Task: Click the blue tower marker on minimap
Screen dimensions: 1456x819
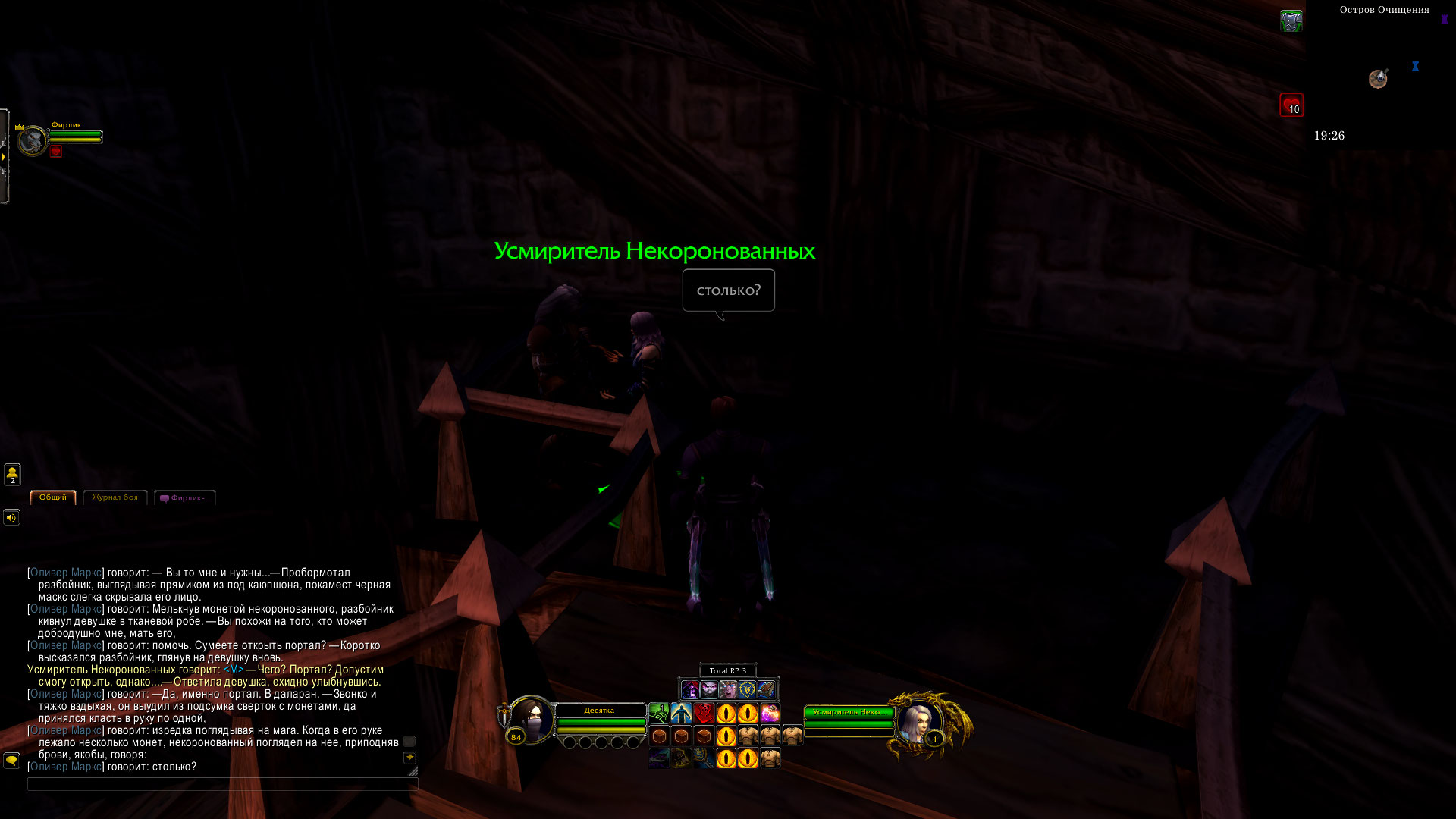Action: click(1415, 67)
